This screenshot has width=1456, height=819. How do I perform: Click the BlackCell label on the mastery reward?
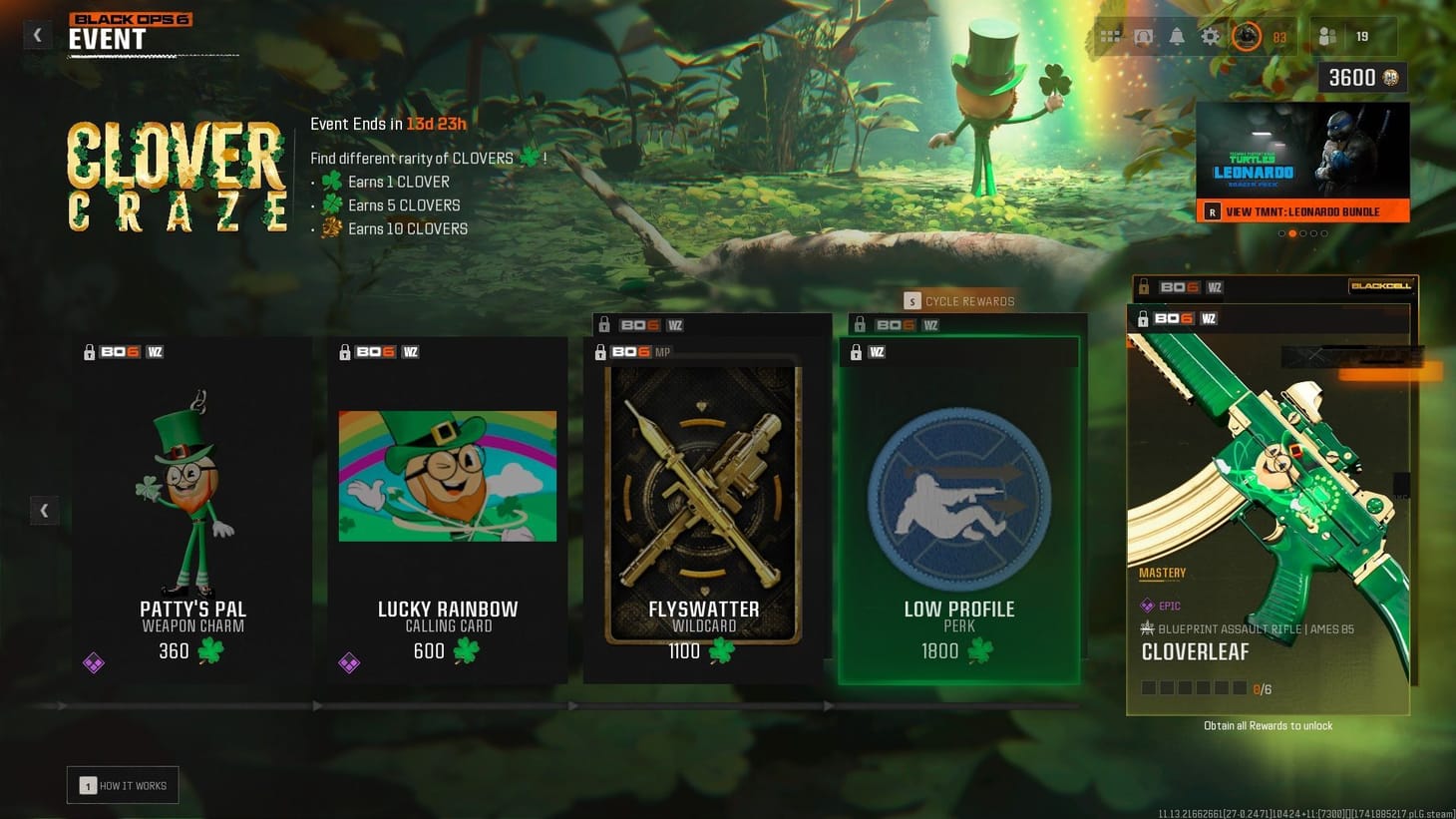click(x=1382, y=285)
